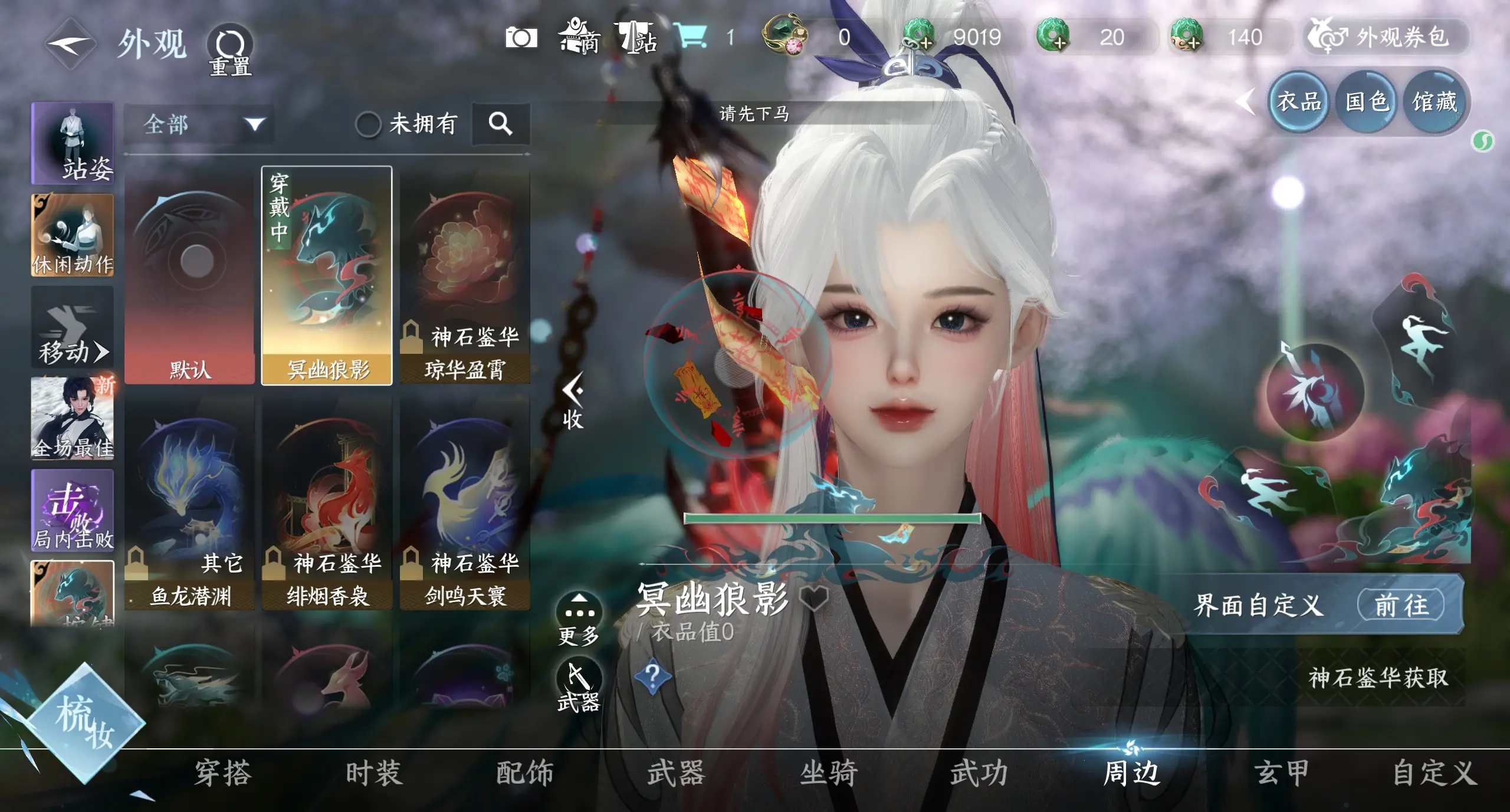The image size is (1510, 812).
Task: Toggle the 局内击败 sidebar option
Action: [x=72, y=511]
